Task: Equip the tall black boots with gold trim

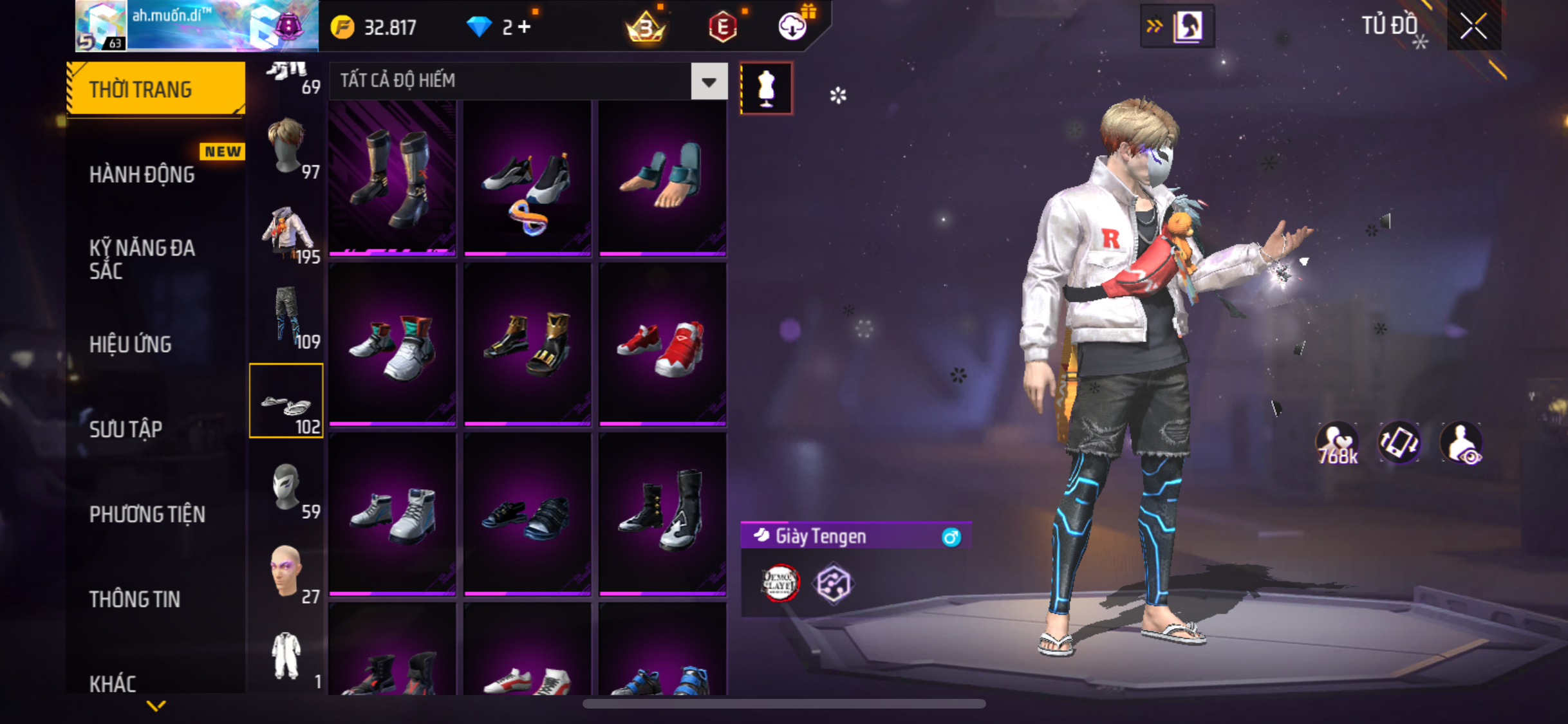Action: point(393,178)
